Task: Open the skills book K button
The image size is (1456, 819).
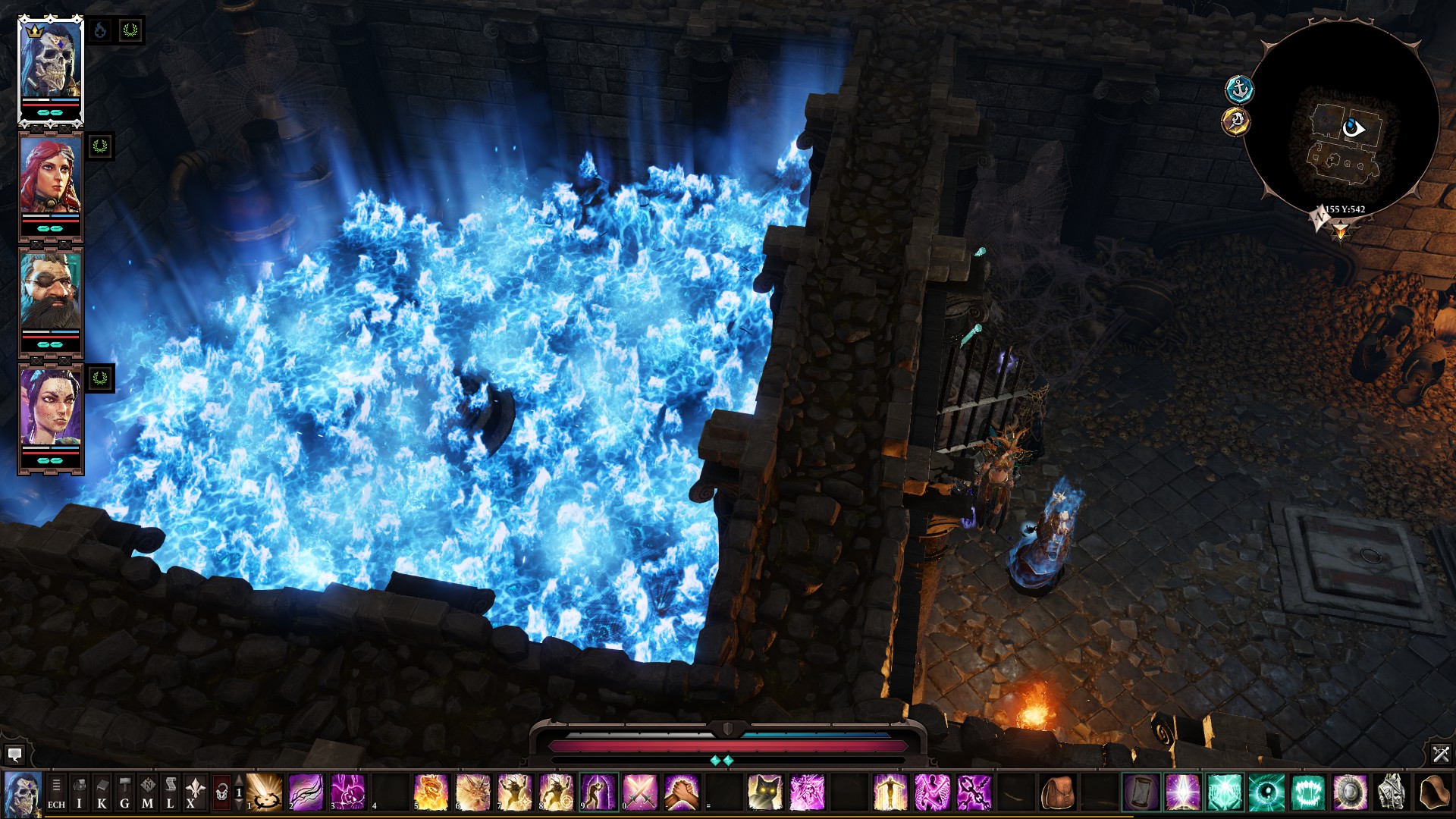Action: pyautogui.click(x=102, y=792)
